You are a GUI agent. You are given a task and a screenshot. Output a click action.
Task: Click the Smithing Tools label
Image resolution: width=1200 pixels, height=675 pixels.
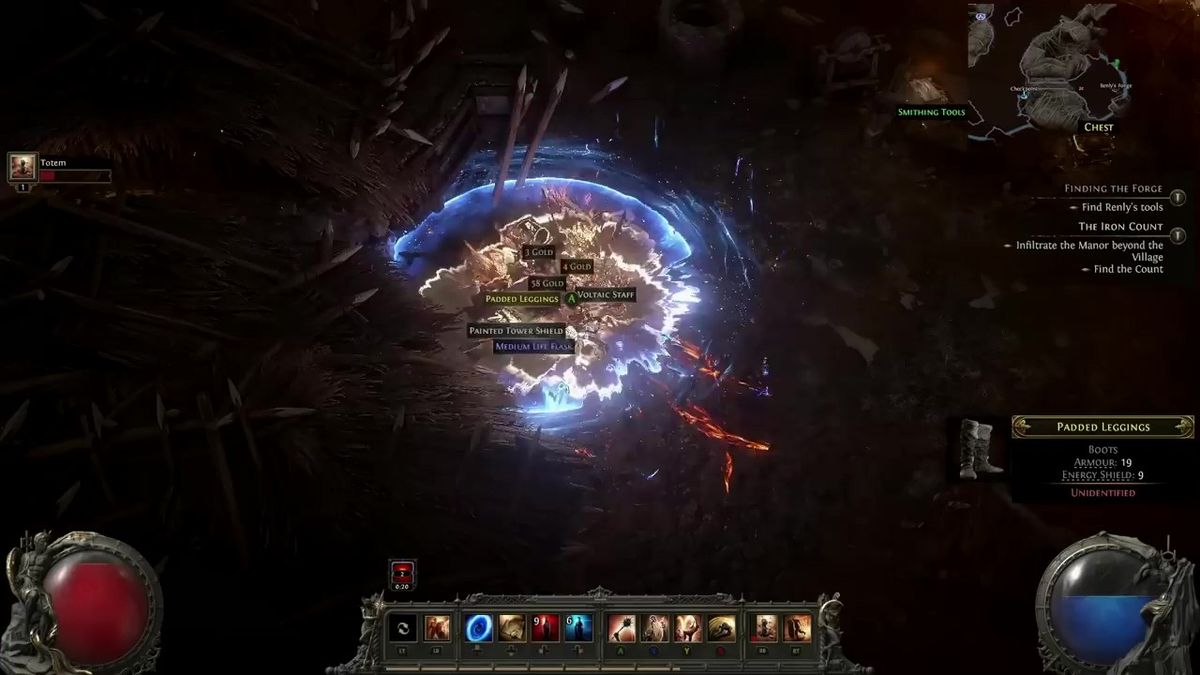[x=931, y=112]
